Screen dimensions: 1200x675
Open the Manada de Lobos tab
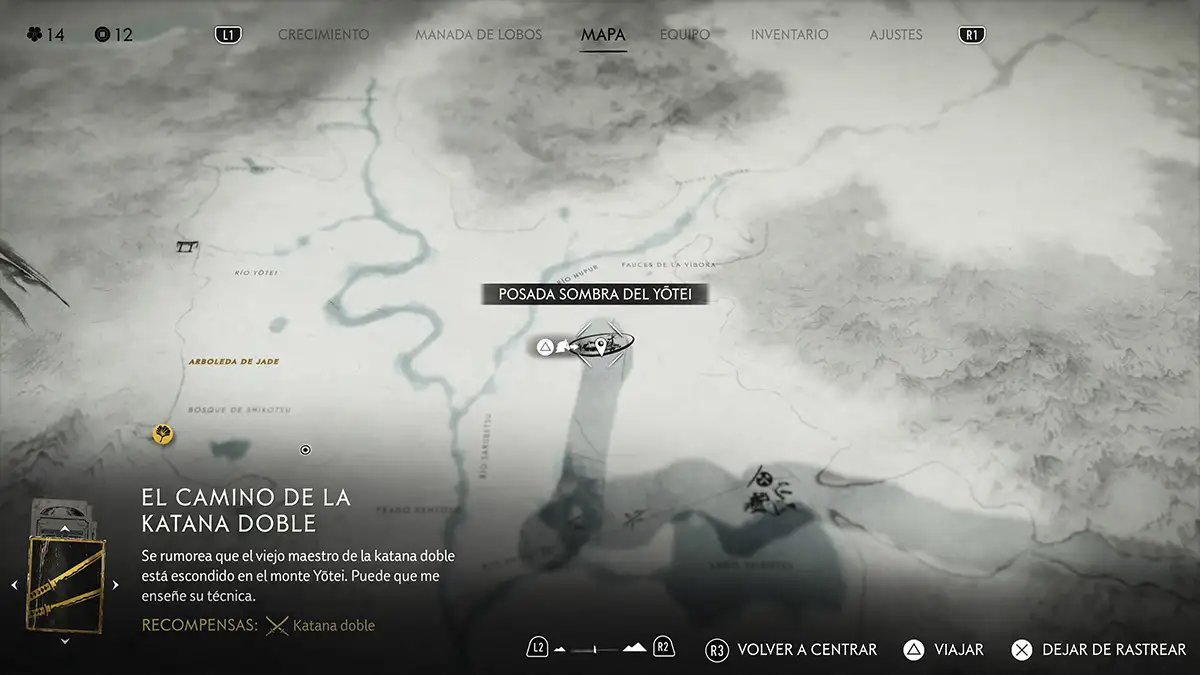478,35
